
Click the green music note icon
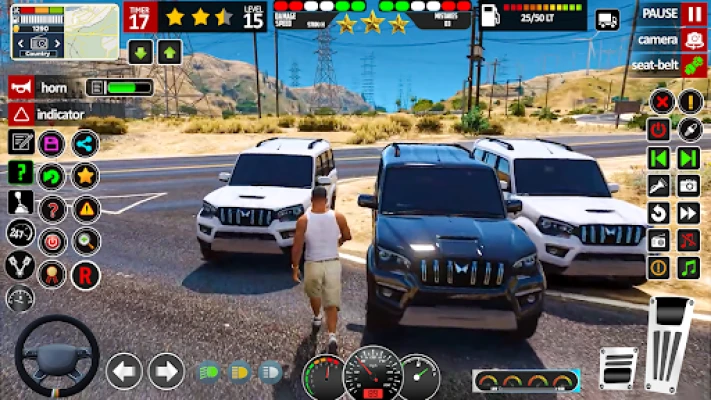(689, 268)
